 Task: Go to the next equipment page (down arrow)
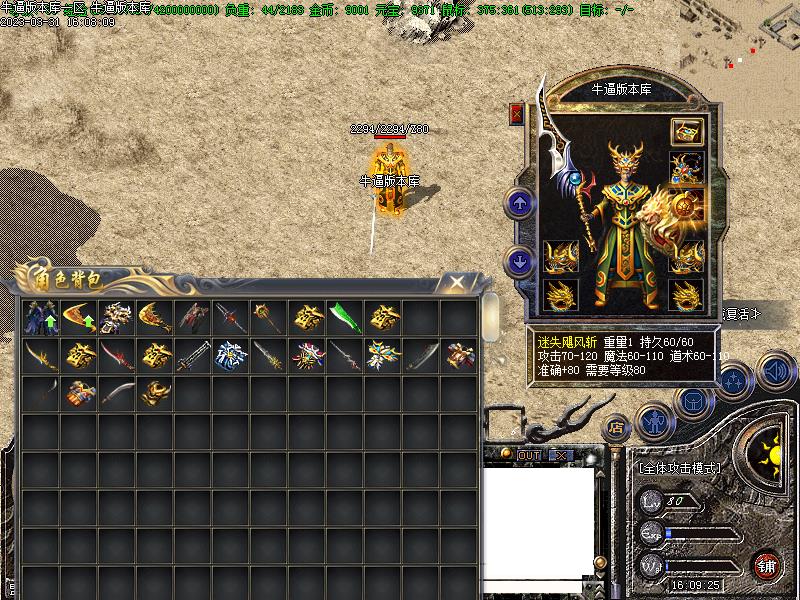(520, 262)
